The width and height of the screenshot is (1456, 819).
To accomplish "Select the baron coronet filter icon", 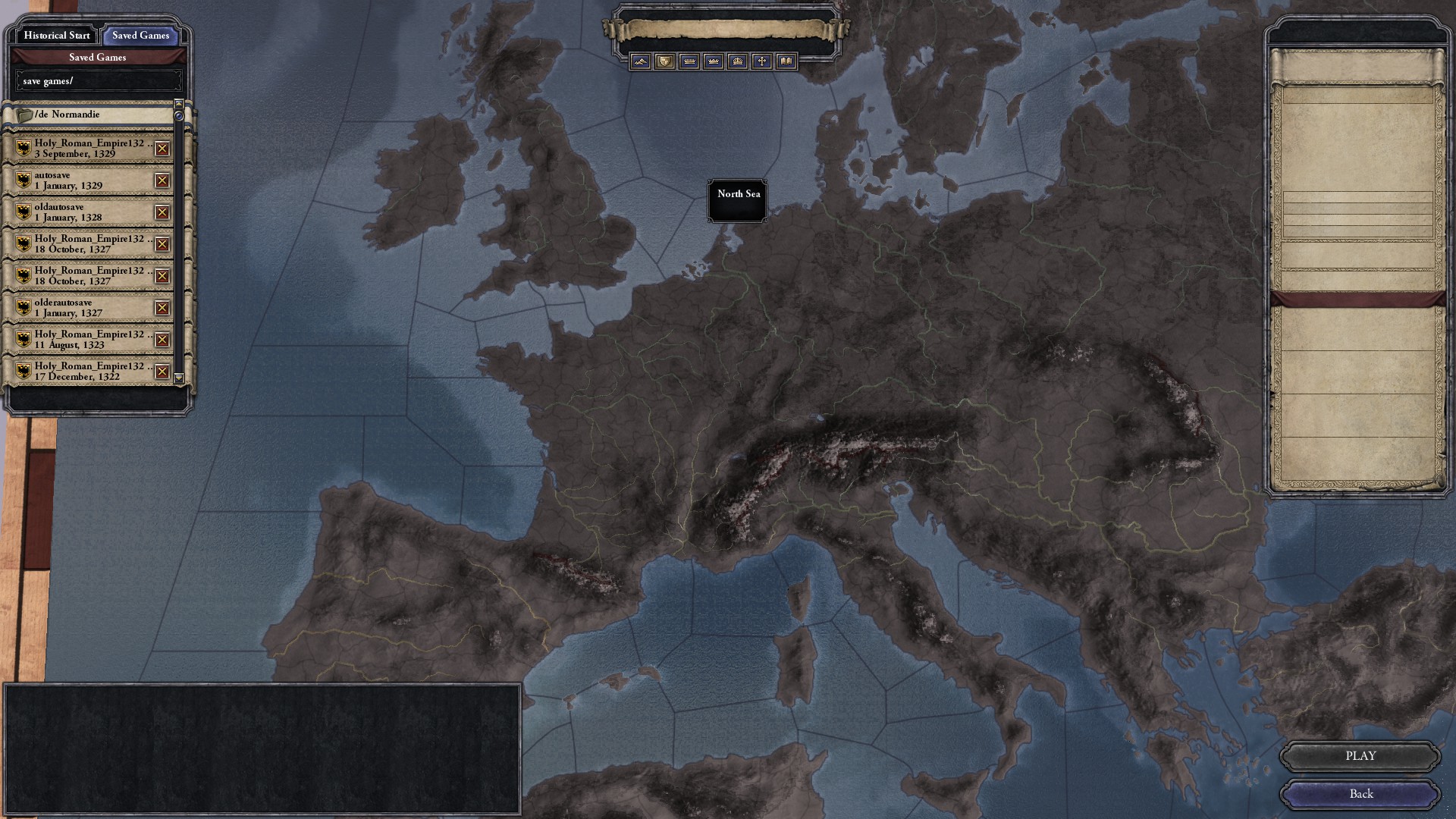I will (x=689, y=61).
